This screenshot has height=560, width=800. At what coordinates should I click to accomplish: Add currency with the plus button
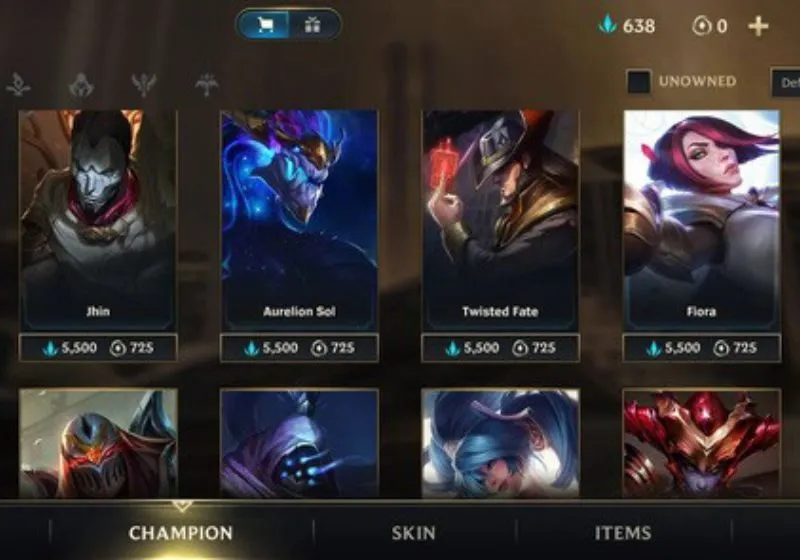point(758,26)
